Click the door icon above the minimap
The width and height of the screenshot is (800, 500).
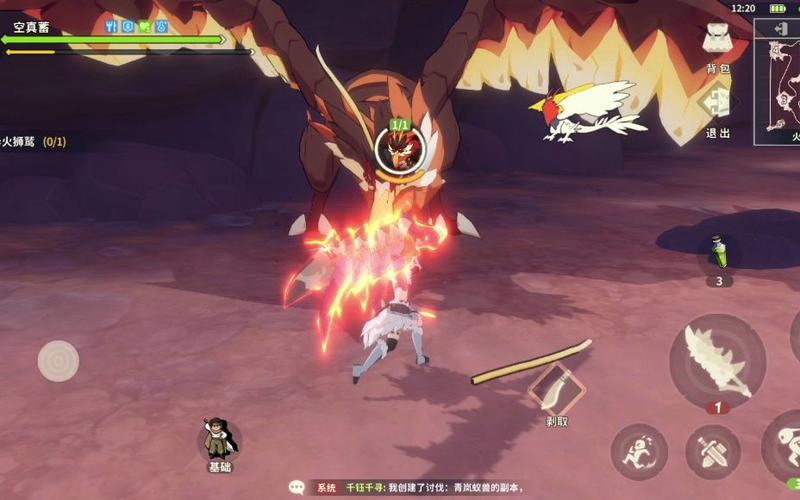coord(778,30)
